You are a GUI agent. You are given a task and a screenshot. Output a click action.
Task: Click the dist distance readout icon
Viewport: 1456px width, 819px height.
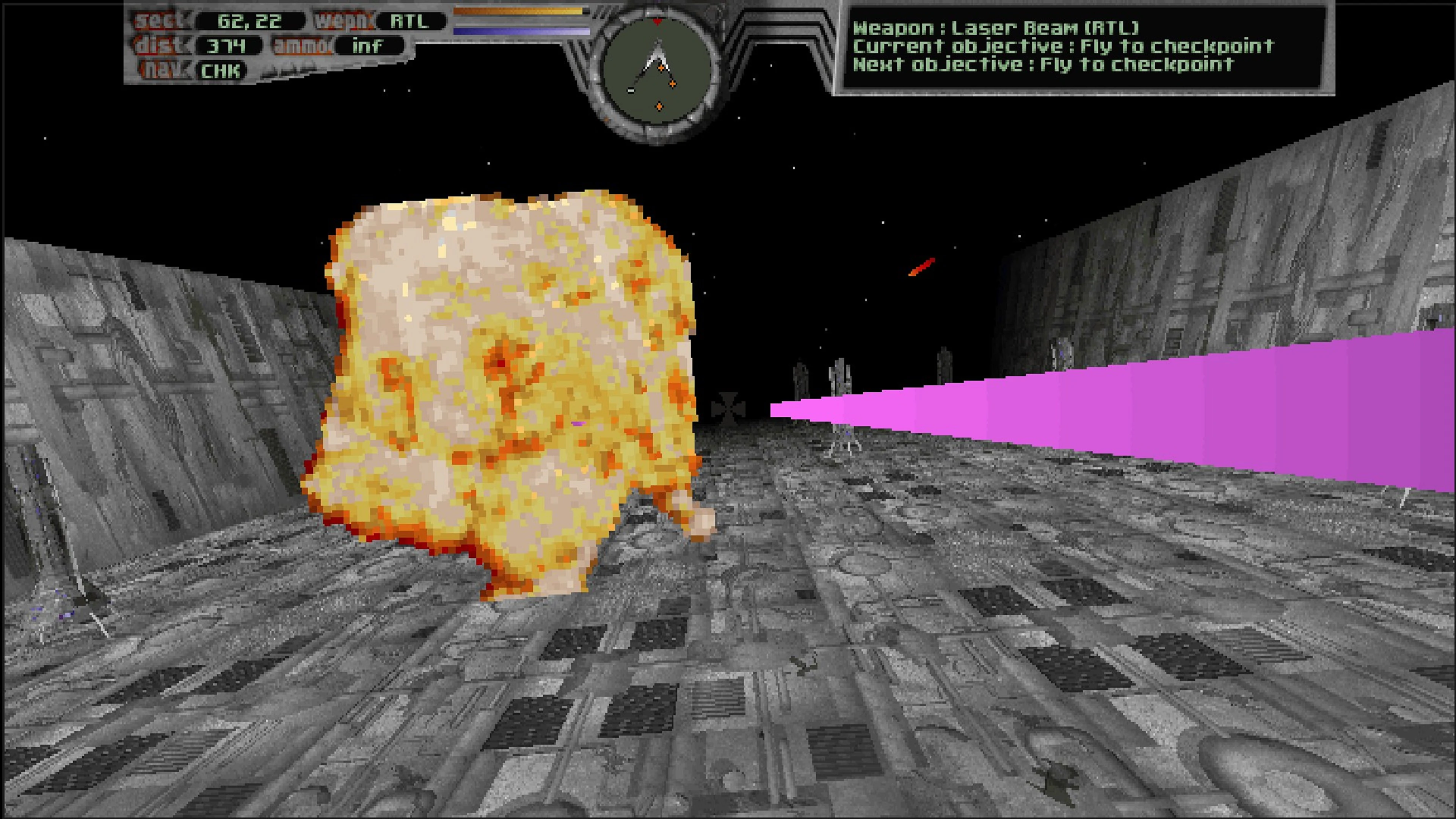click(x=157, y=46)
